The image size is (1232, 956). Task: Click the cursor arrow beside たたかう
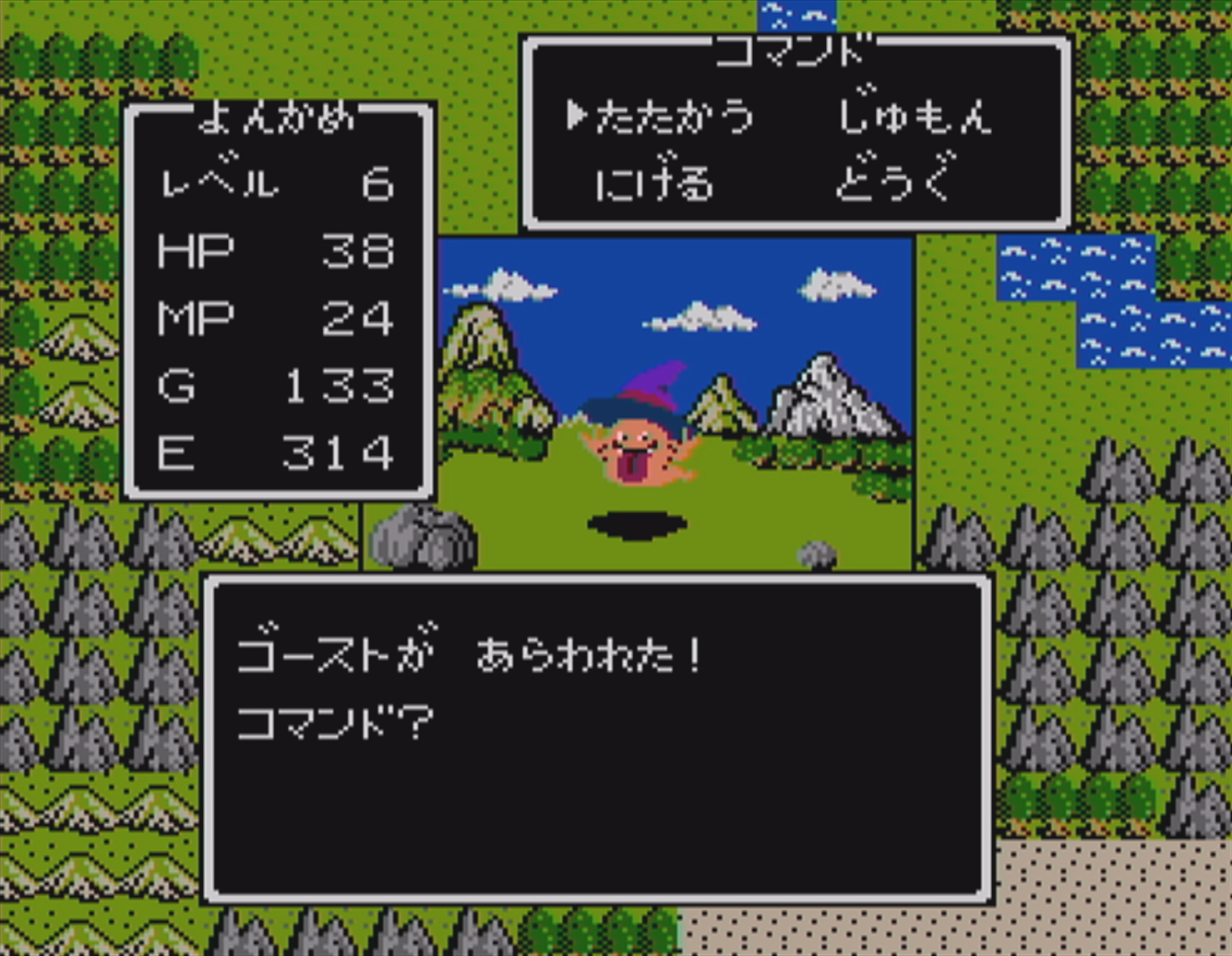pyautogui.click(x=580, y=114)
